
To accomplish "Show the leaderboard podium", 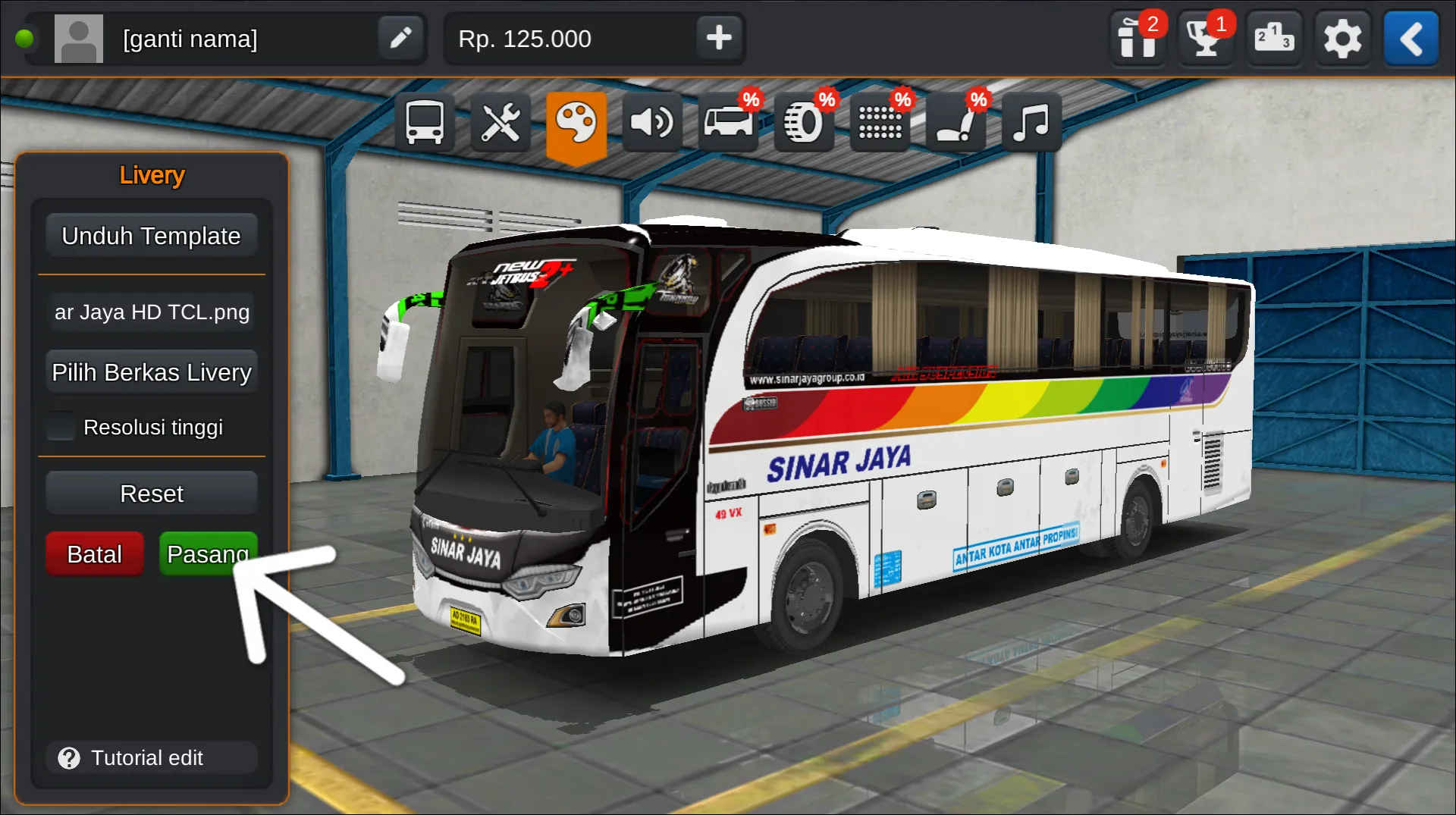I will point(1273,38).
